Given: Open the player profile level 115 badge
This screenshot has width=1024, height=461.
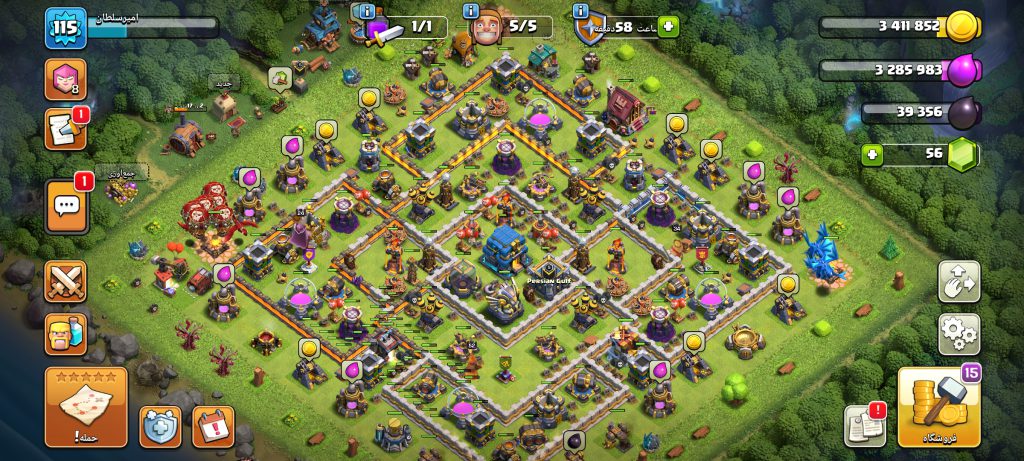Looking at the screenshot, I should pos(61,27).
